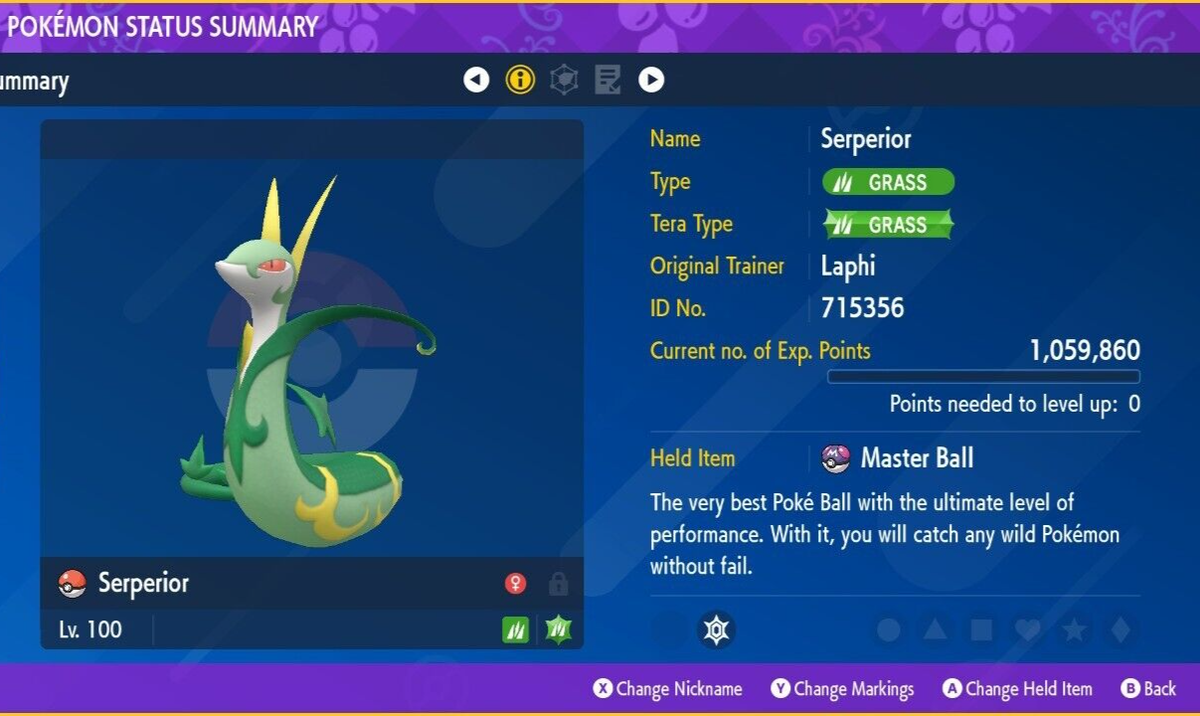The height and width of the screenshot is (716, 1200).
Task: Toggle the square marking
Action: tap(981, 630)
